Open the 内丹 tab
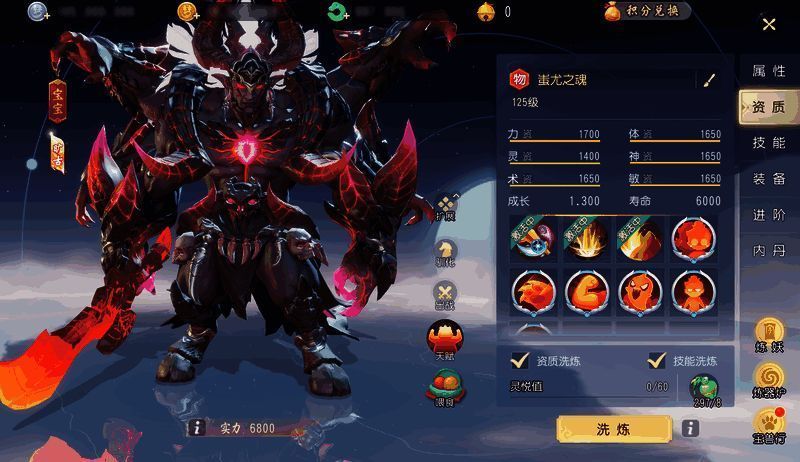800x462 pixels. tap(768, 251)
